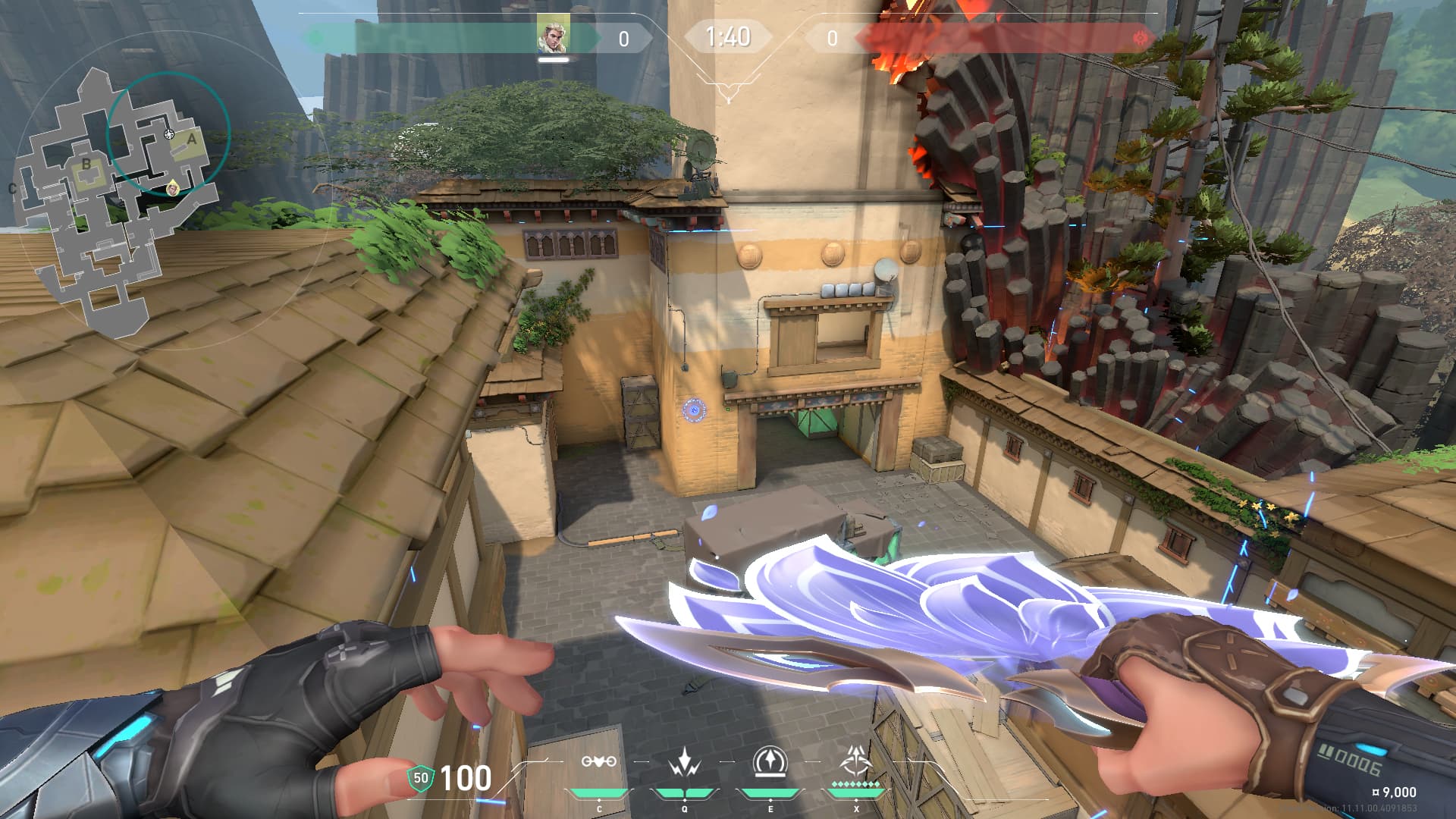
Task: Click the player marker on the minimap
Action: point(174,187)
